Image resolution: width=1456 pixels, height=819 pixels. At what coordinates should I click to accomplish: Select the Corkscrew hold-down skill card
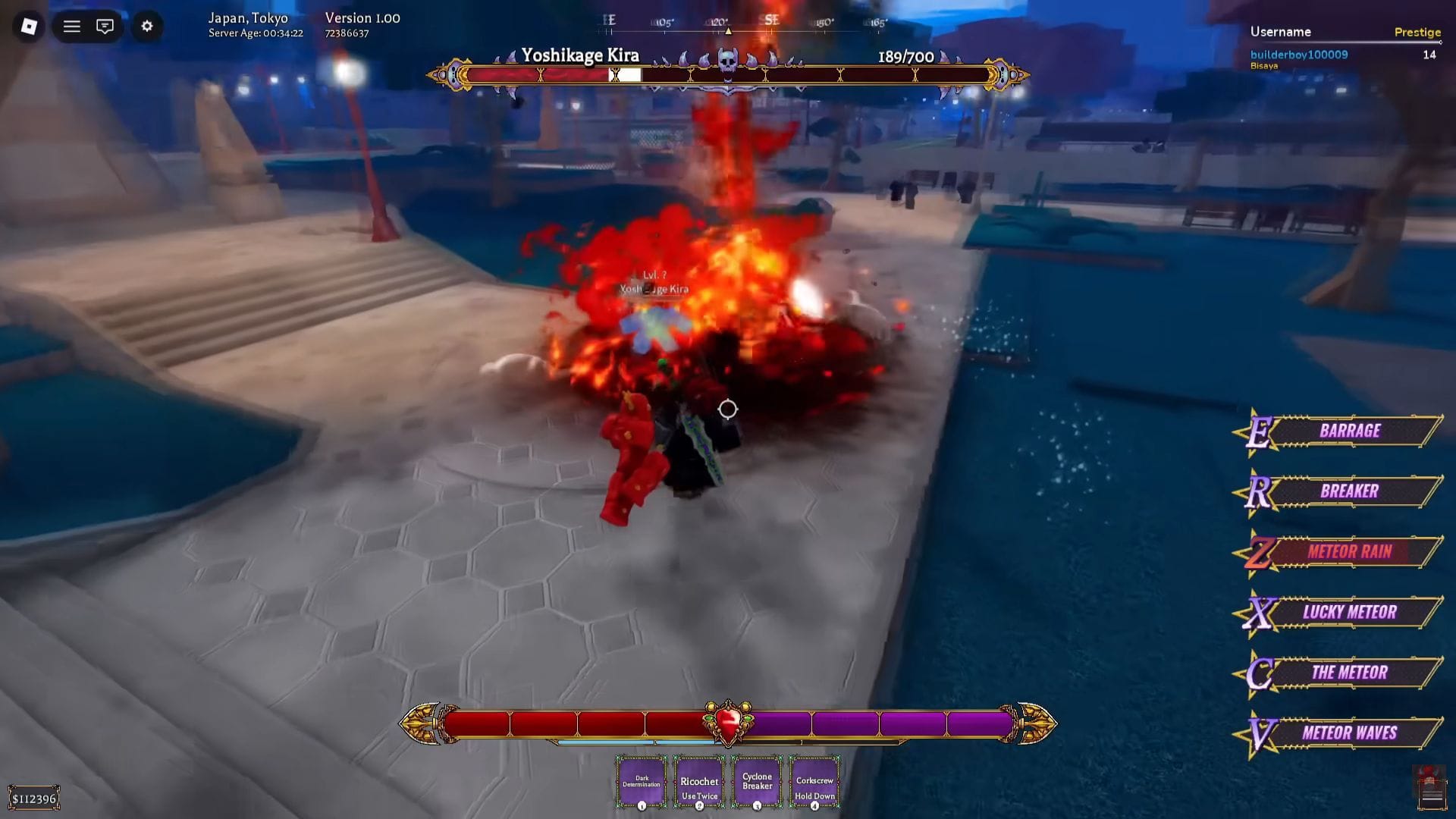tap(814, 783)
